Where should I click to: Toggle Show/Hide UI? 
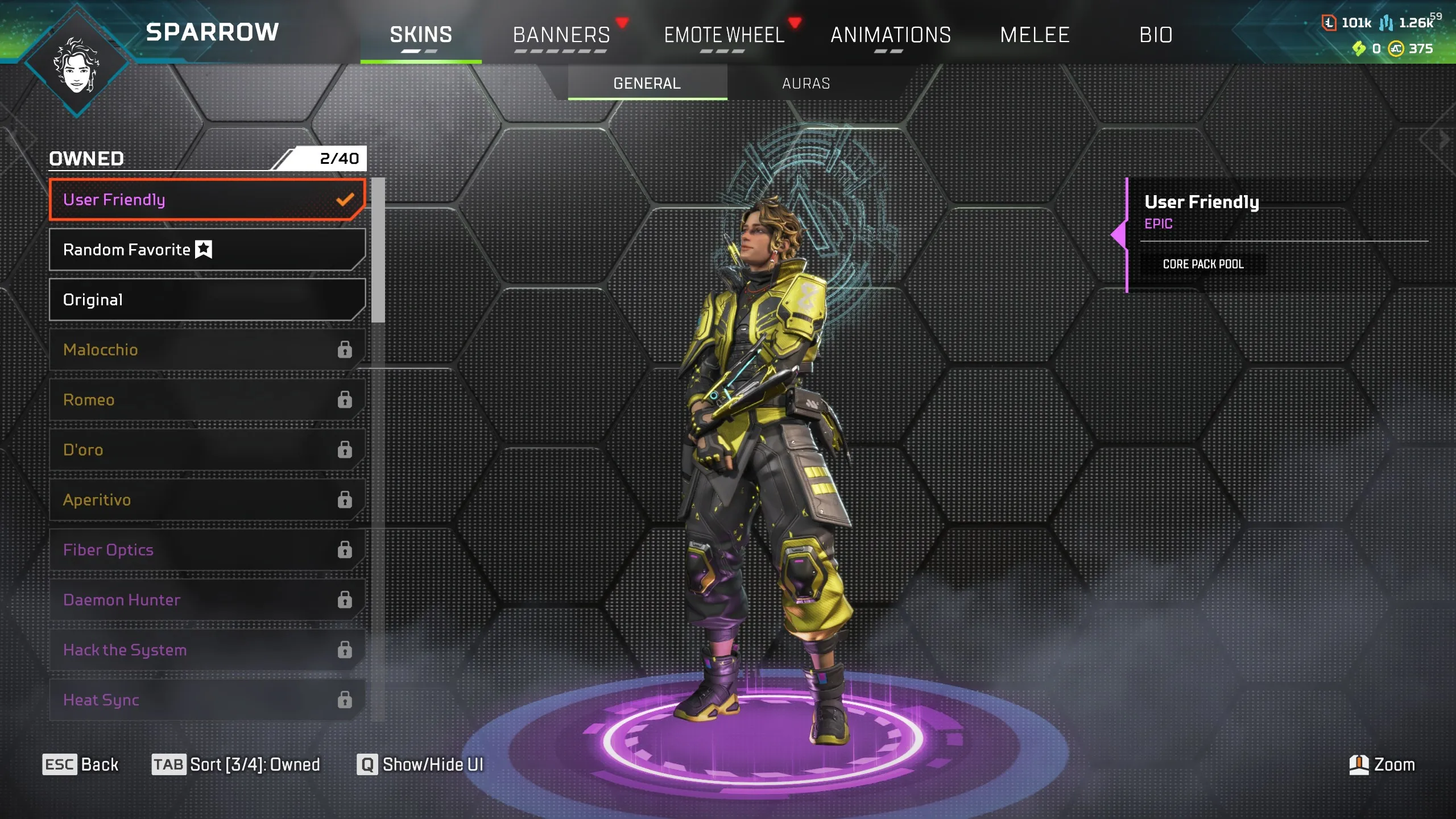click(x=420, y=765)
